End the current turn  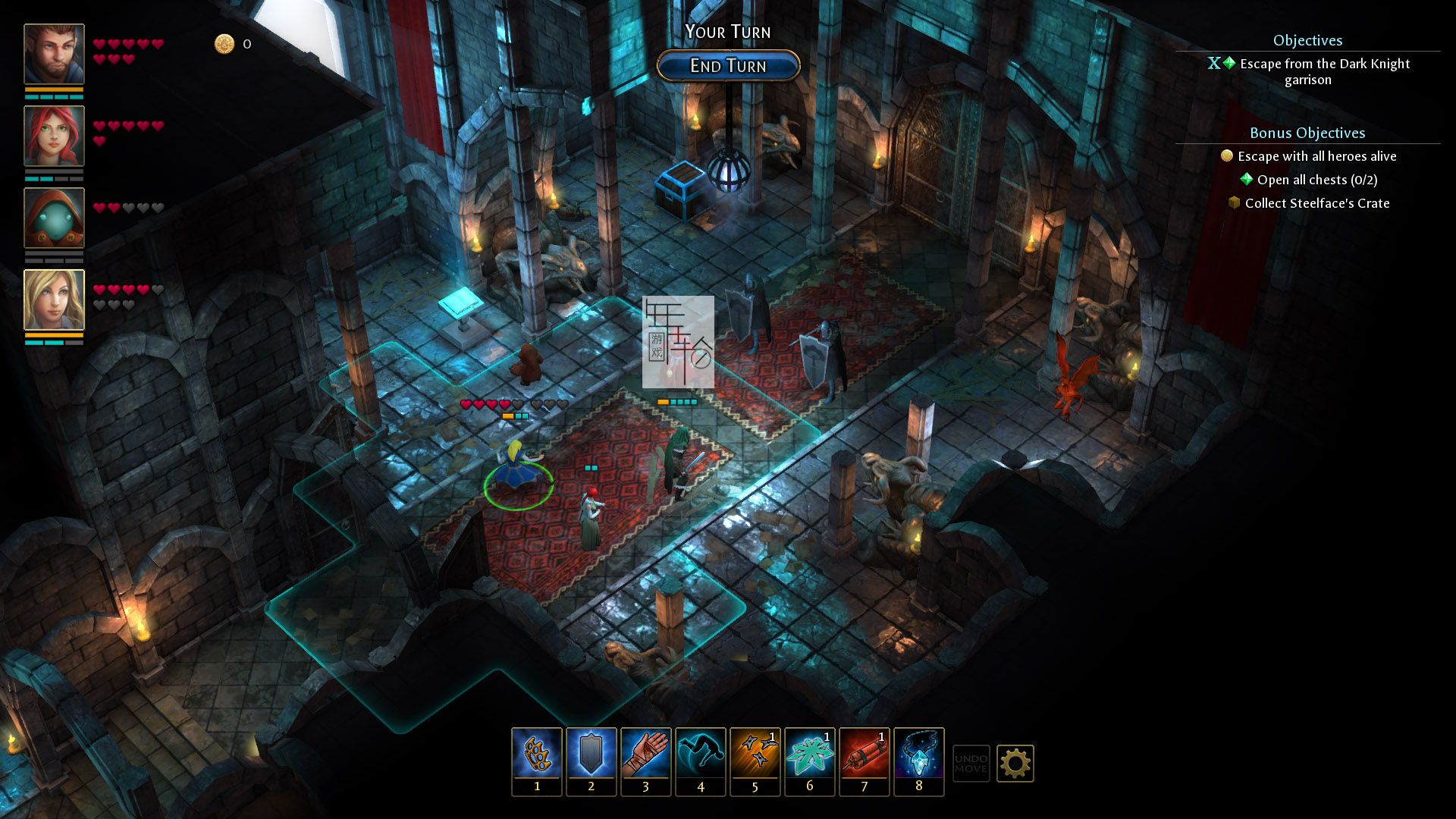(x=728, y=66)
